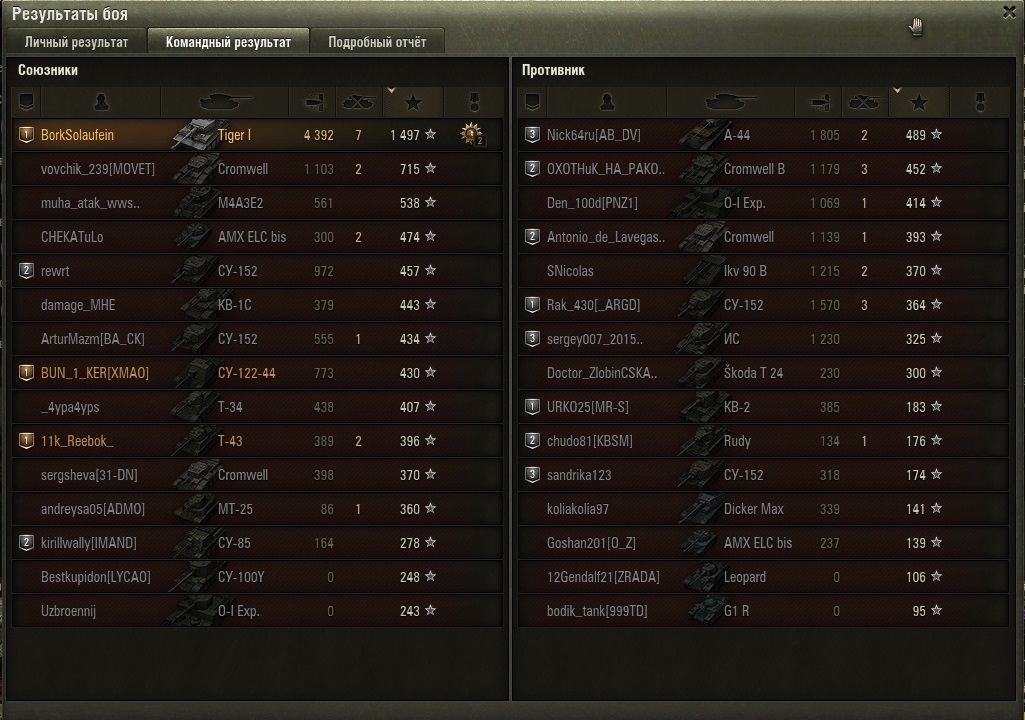Open the Командный результат tab
The height and width of the screenshot is (720, 1025).
(228, 42)
